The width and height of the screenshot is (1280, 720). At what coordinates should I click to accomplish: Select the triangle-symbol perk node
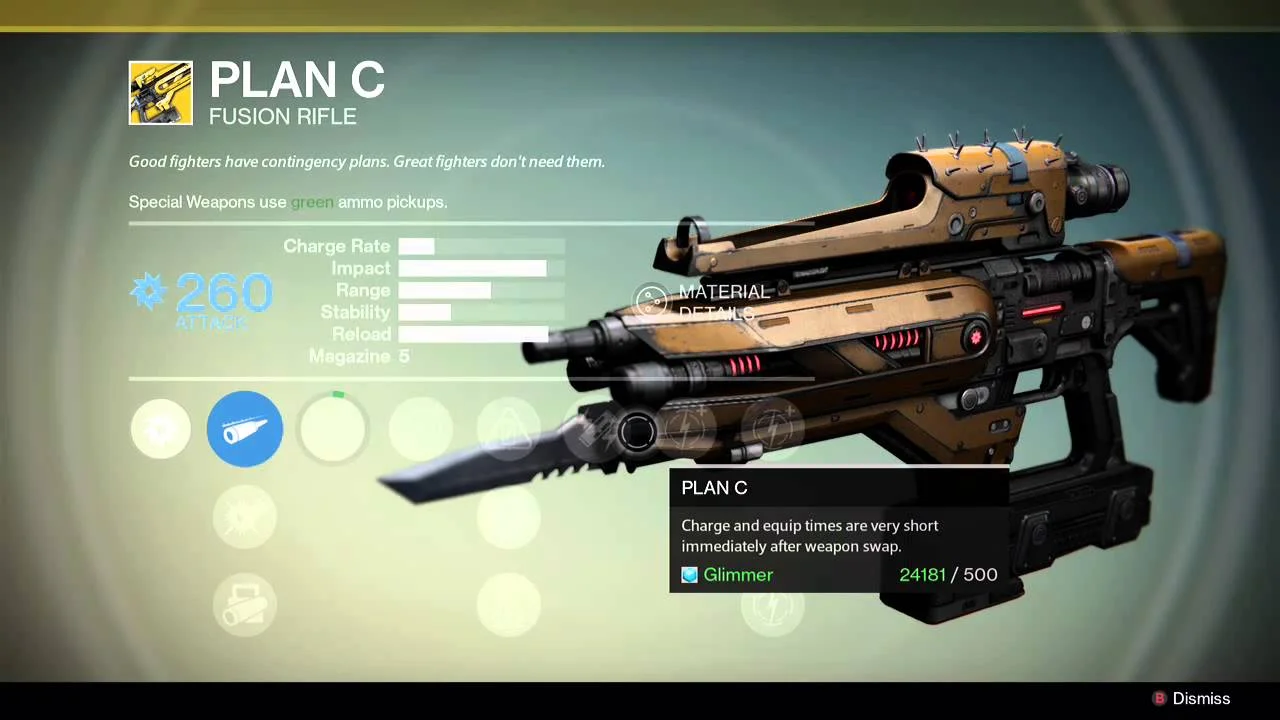click(x=508, y=429)
